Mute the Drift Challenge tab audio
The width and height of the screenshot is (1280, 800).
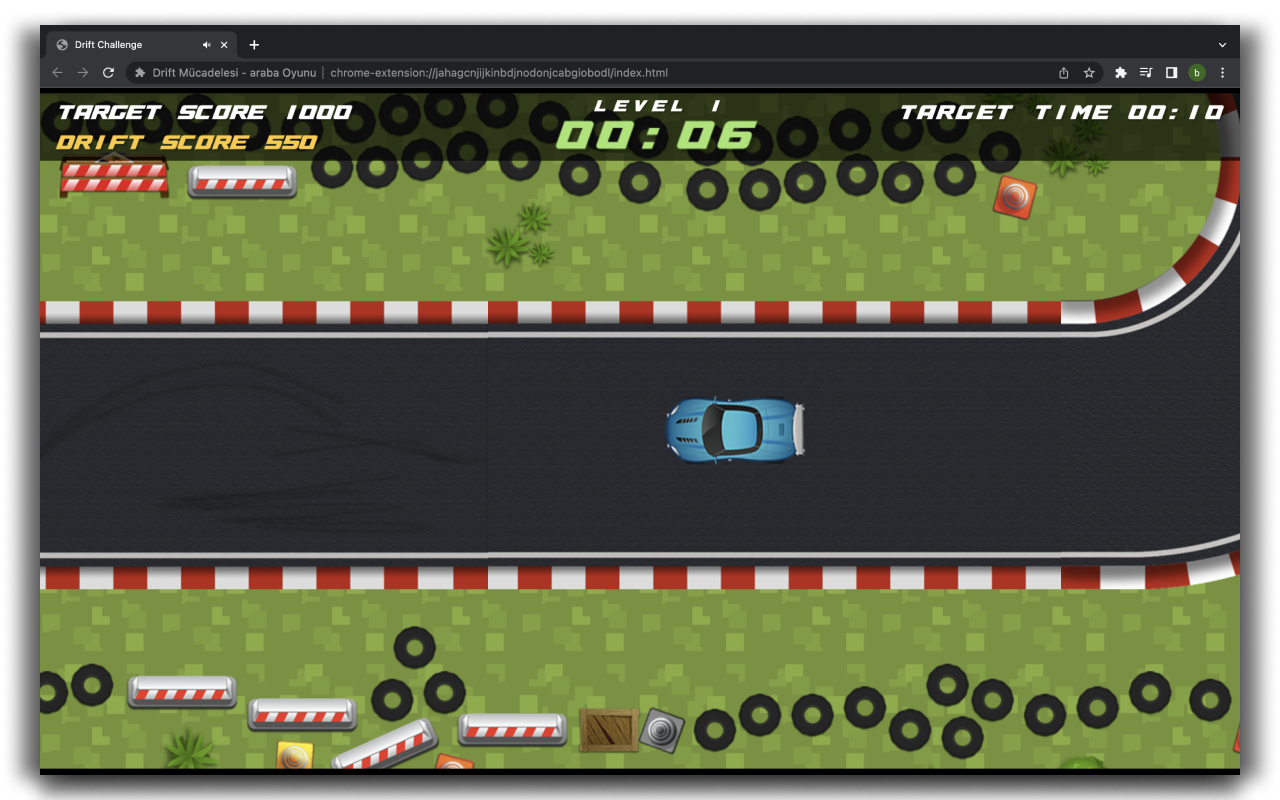pyautogui.click(x=207, y=44)
